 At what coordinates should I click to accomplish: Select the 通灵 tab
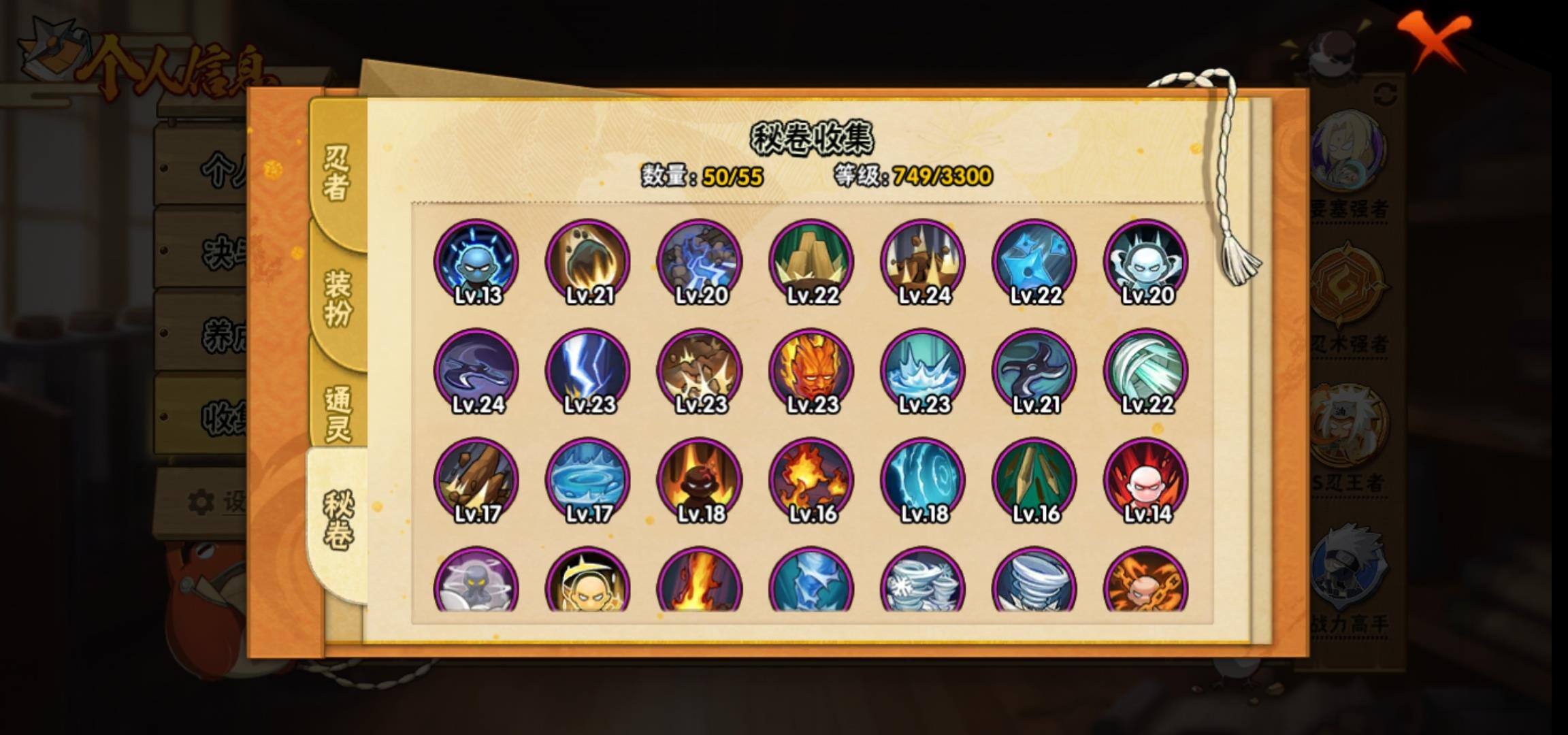[338, 413]
